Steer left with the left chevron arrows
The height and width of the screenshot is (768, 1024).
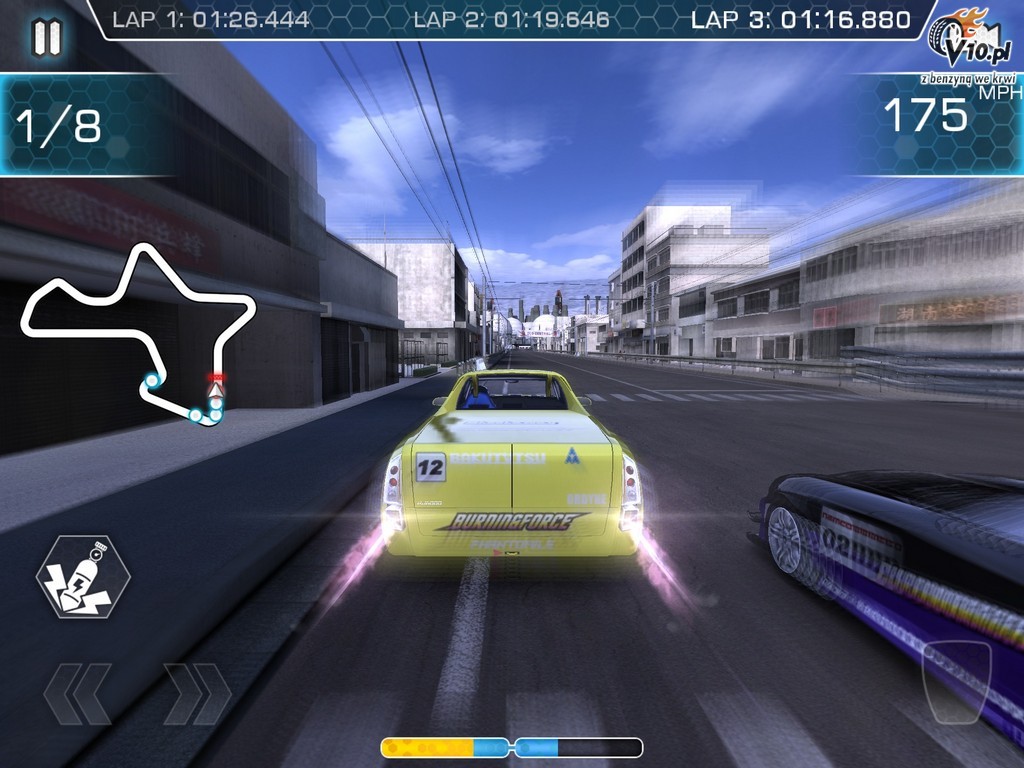point(77,694)
